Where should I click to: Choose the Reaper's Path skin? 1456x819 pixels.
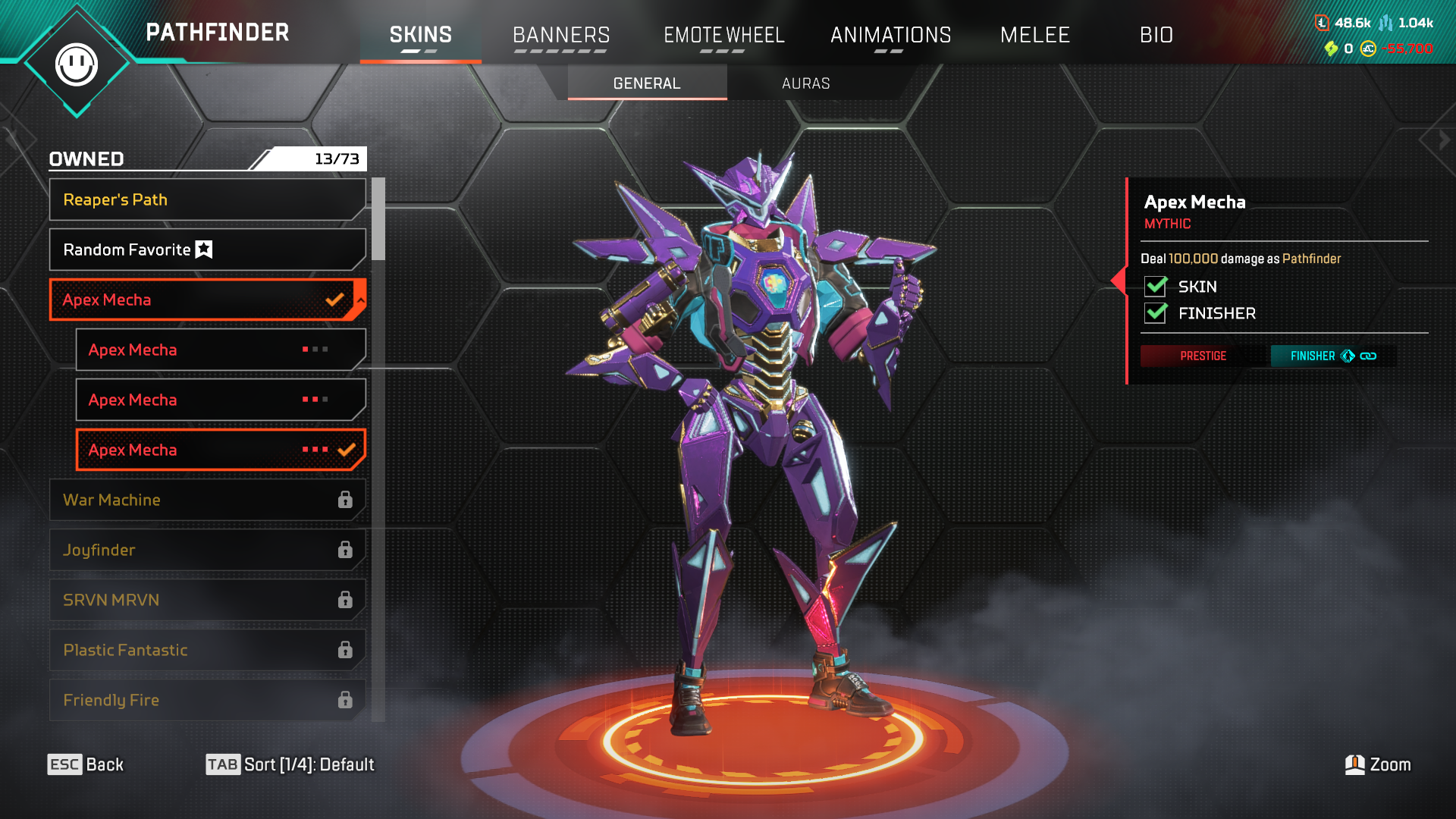[206, 199]
